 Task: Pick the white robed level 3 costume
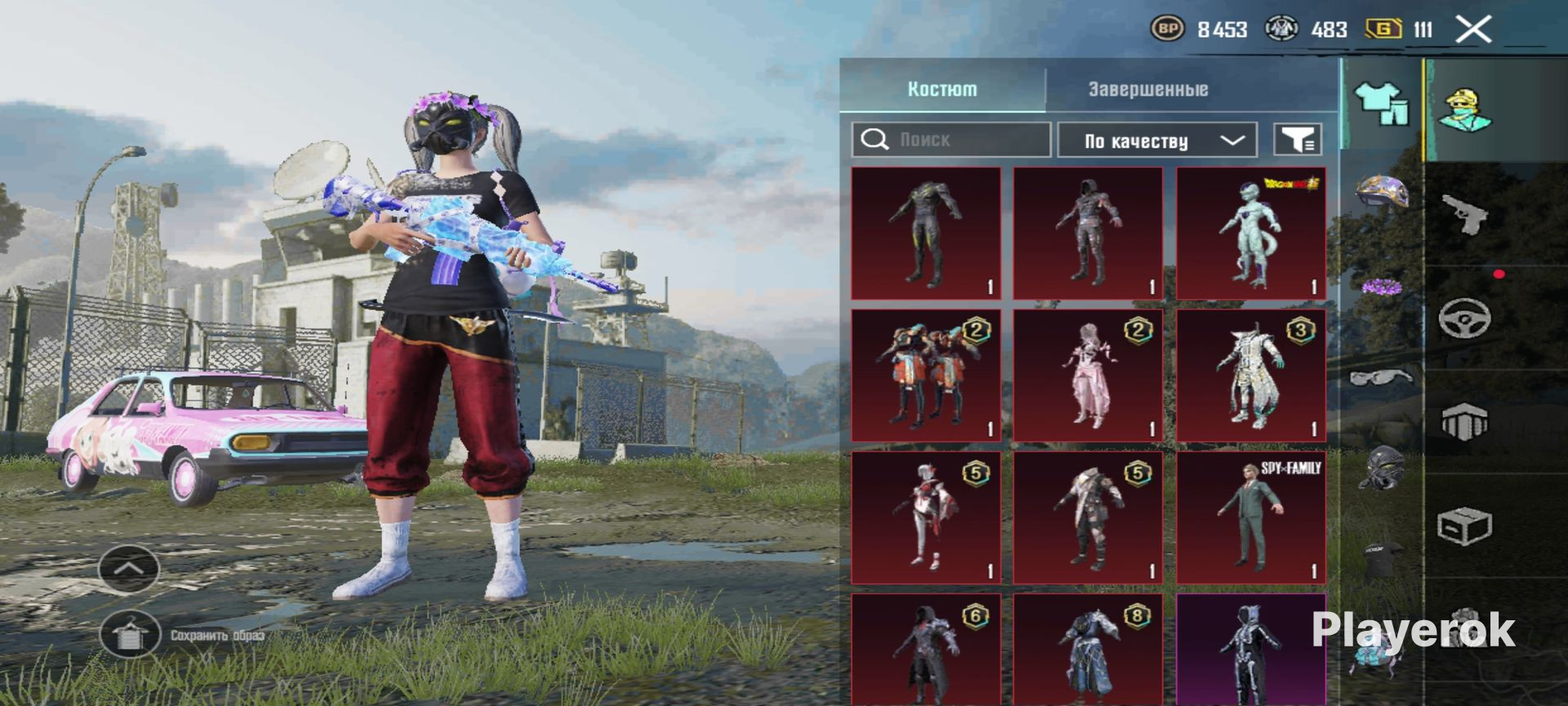pyautogui.click(x=1250, y=376)
